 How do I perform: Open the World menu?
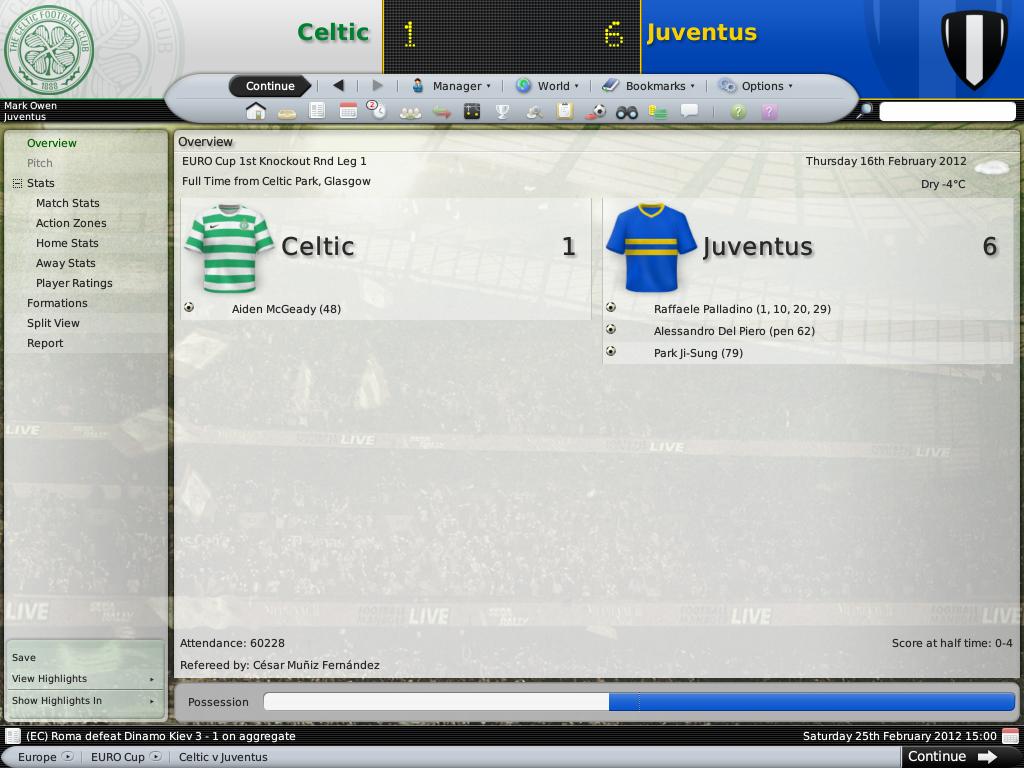coord(547,86)
